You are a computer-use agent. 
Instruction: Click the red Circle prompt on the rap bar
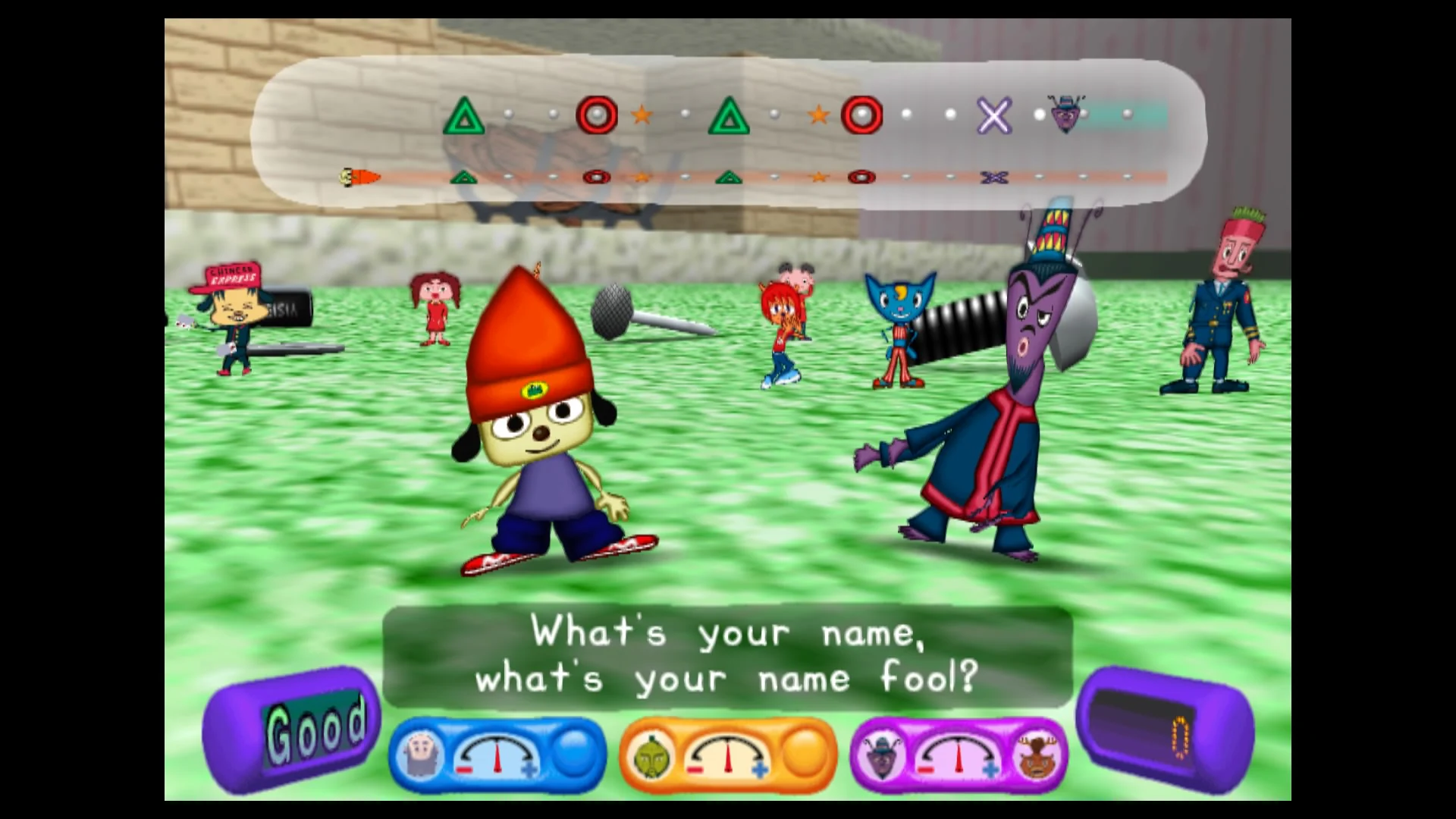point(597,115)
